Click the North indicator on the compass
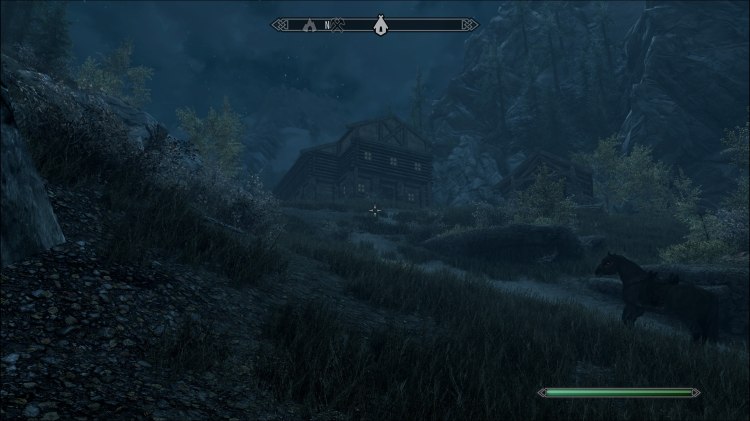Screen dimensions: 750x421 tap(326, 23)
